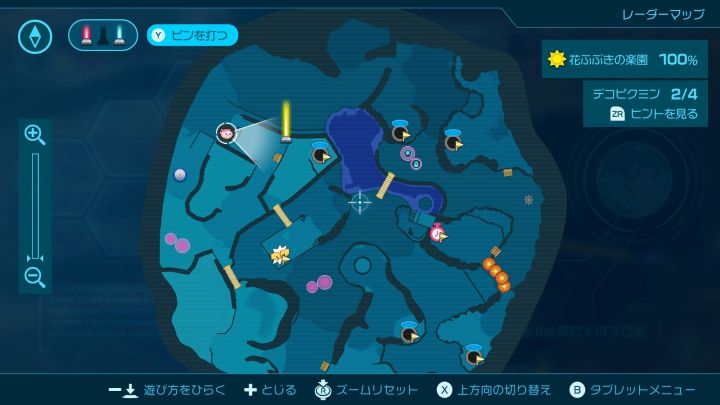Zoom in with the plus magnifier
The image size is (720, 405).
point(34,135)
